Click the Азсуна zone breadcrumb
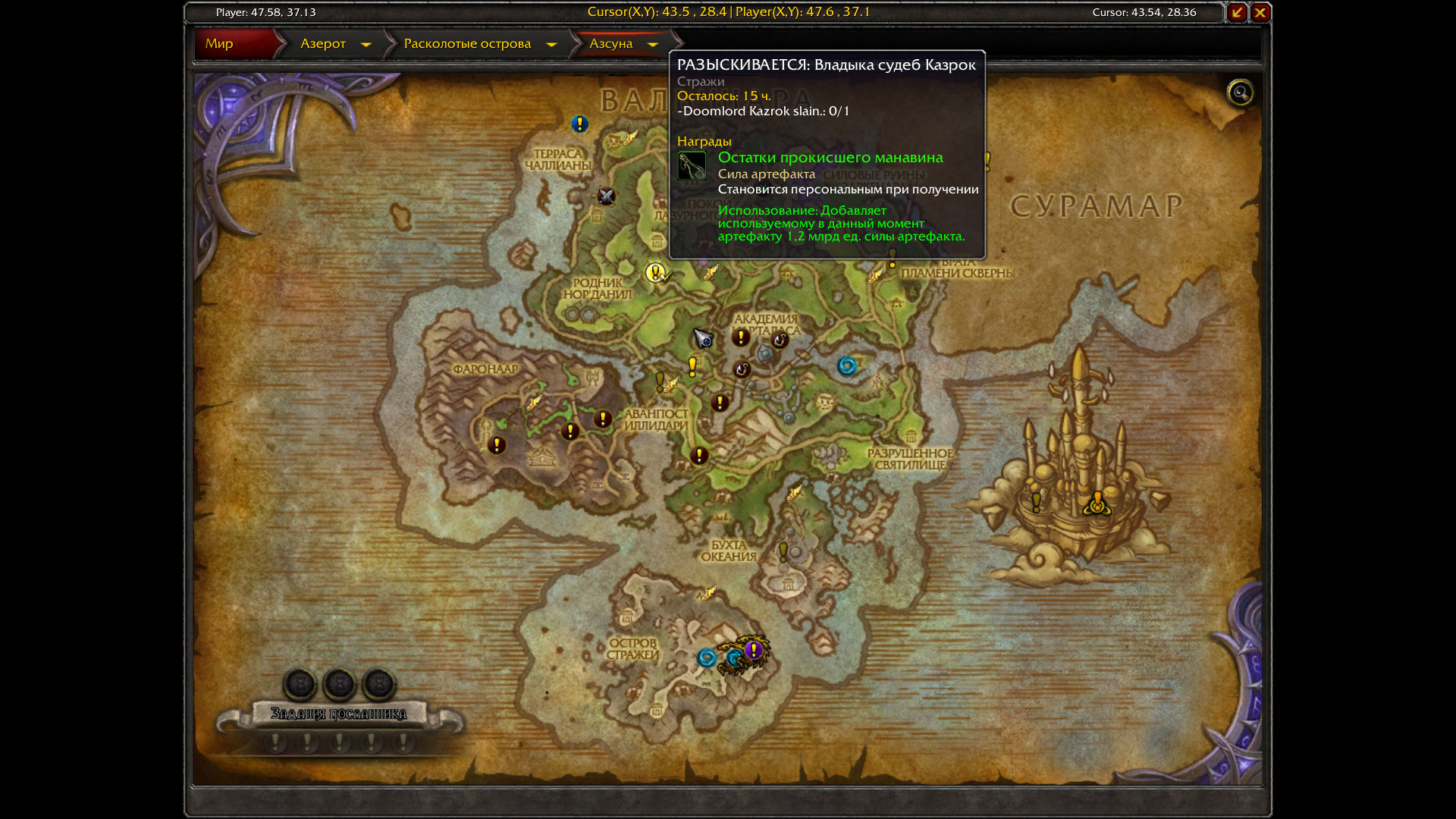Image resolution: width=1456 pixels, height=819 pixels. (x=611, y=44)
